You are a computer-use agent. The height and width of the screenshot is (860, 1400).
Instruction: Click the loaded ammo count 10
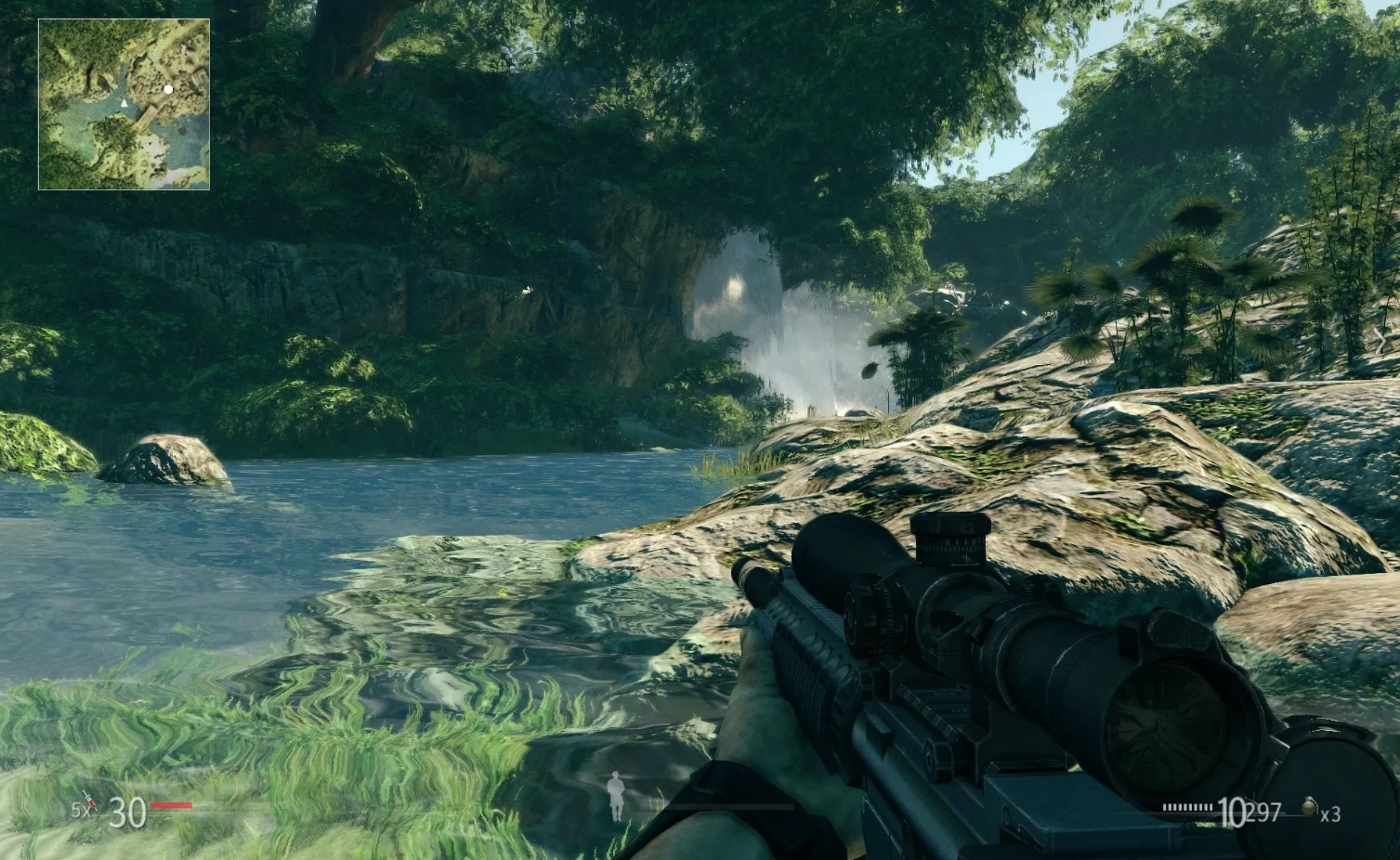click(1234, 813)
